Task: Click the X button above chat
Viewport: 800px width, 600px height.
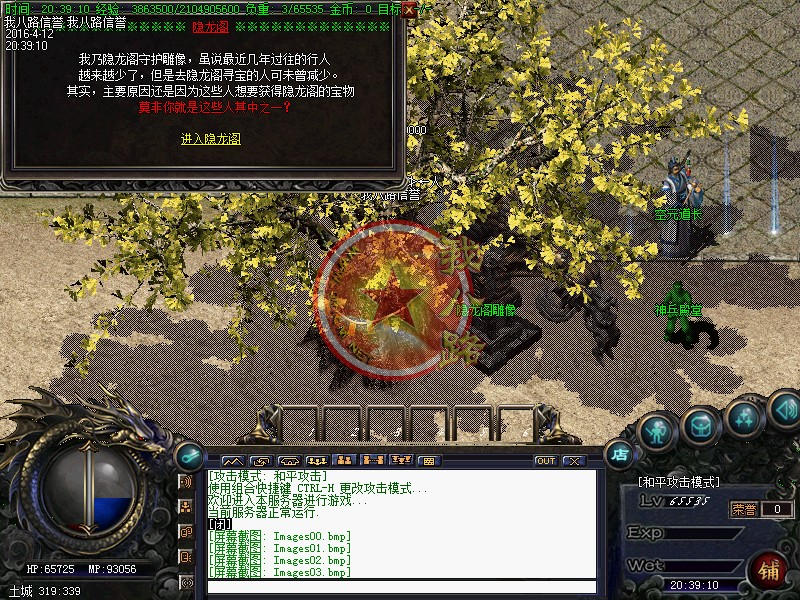Action: point(573,461)
